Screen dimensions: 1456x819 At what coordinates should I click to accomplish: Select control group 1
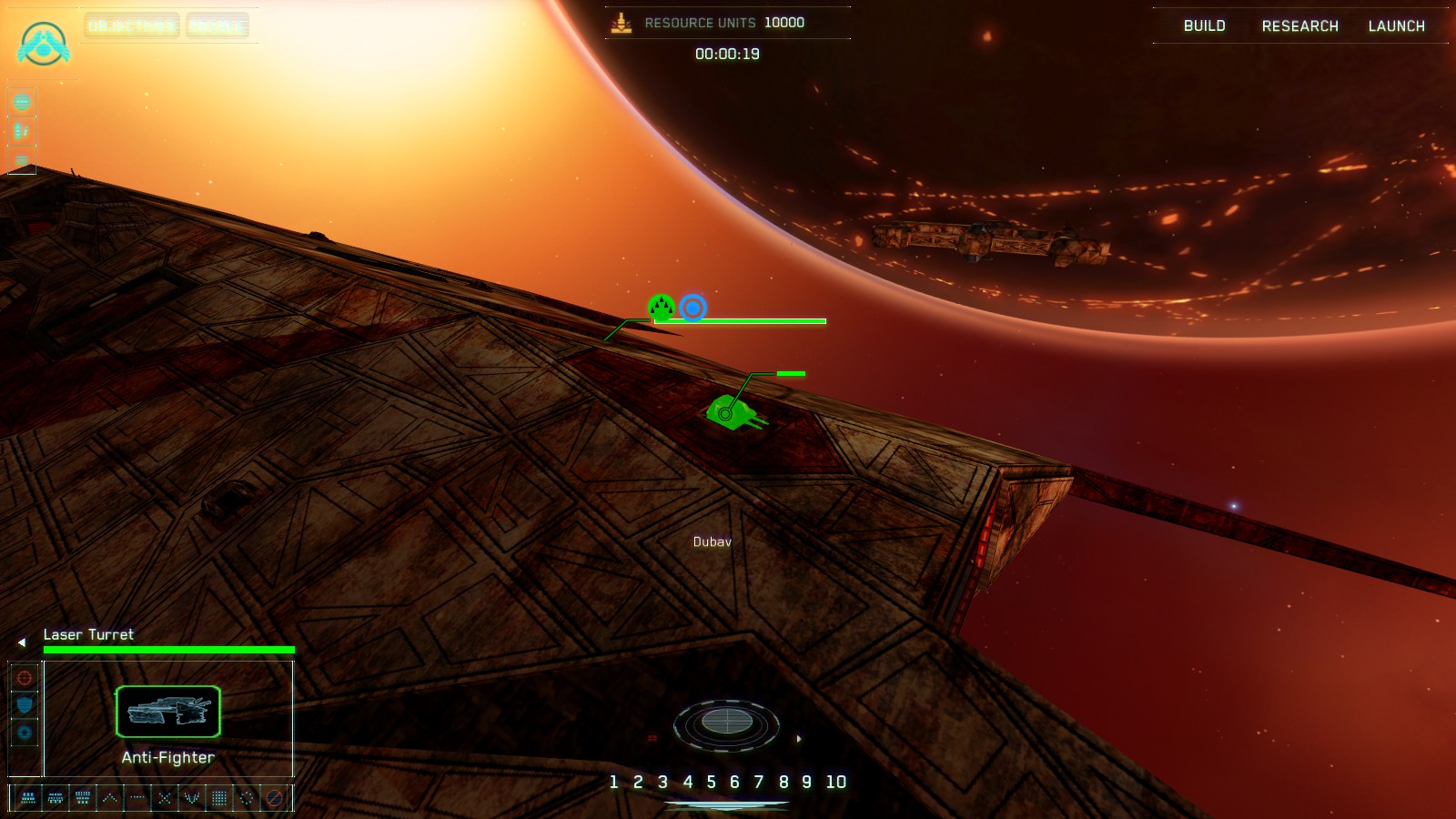click(613, 782)
